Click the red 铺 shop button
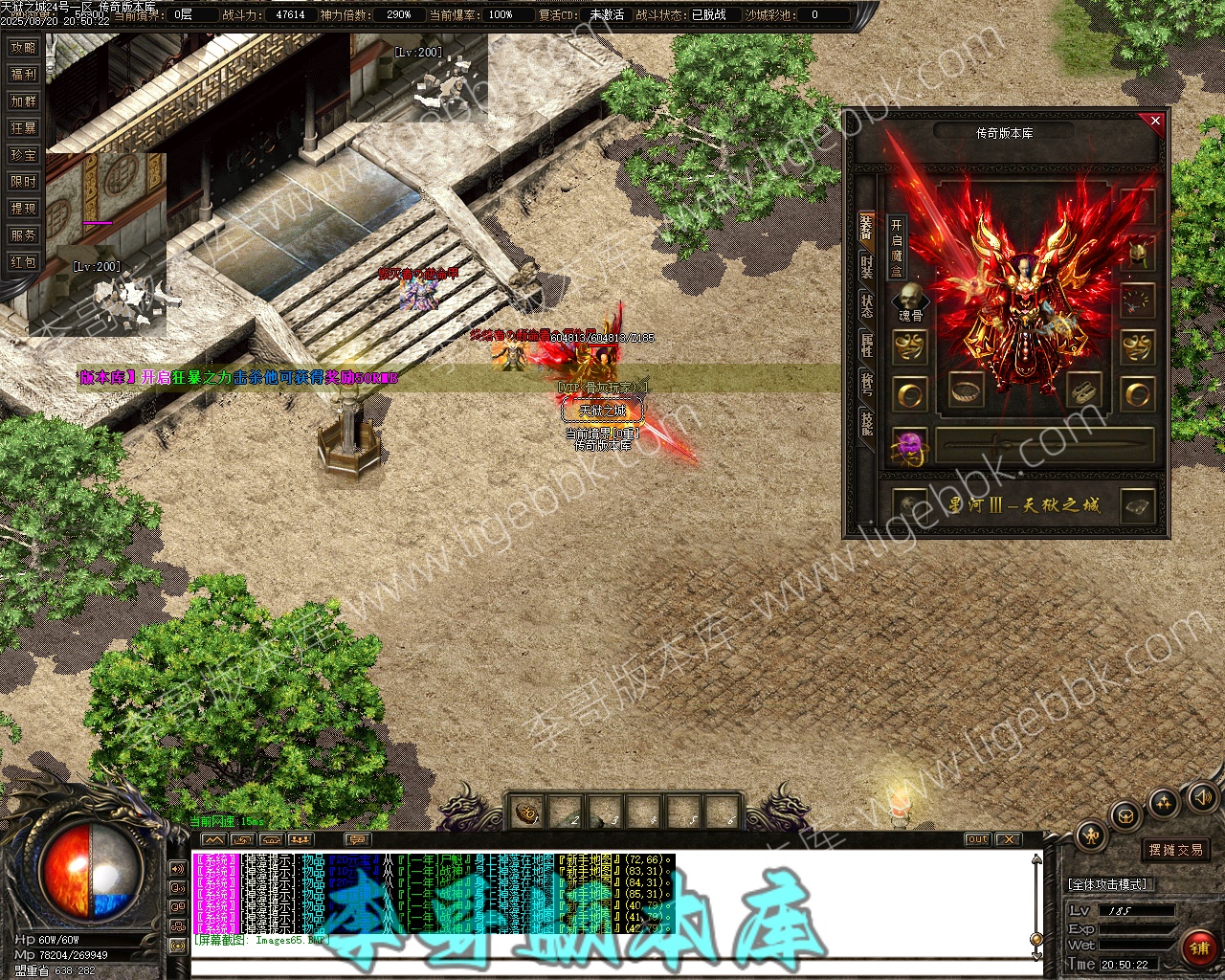 (1198, 947)
